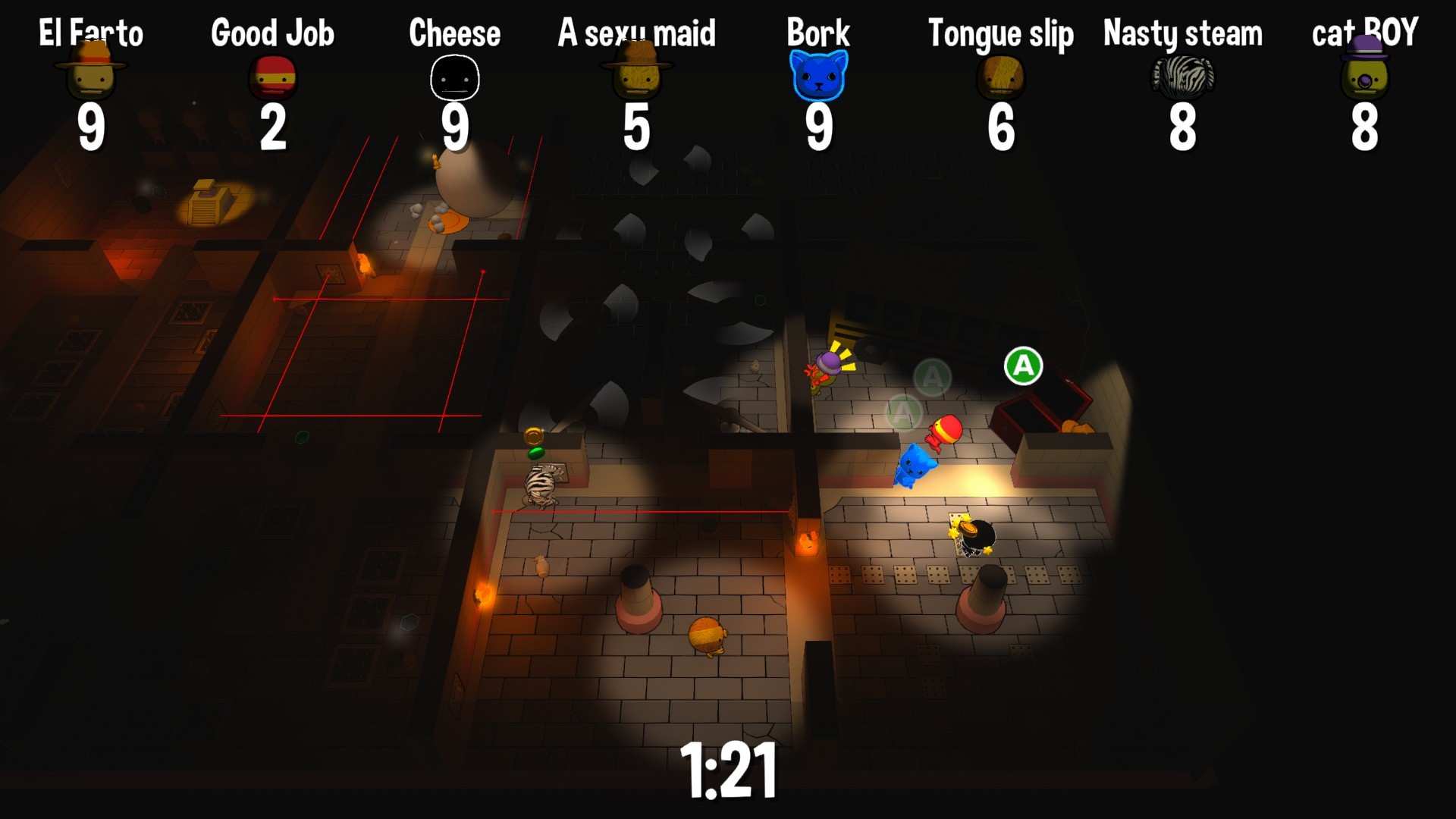Select Good Job's red ninja avatar icon
Screen dimensions: 1456x819
(272, 75)
